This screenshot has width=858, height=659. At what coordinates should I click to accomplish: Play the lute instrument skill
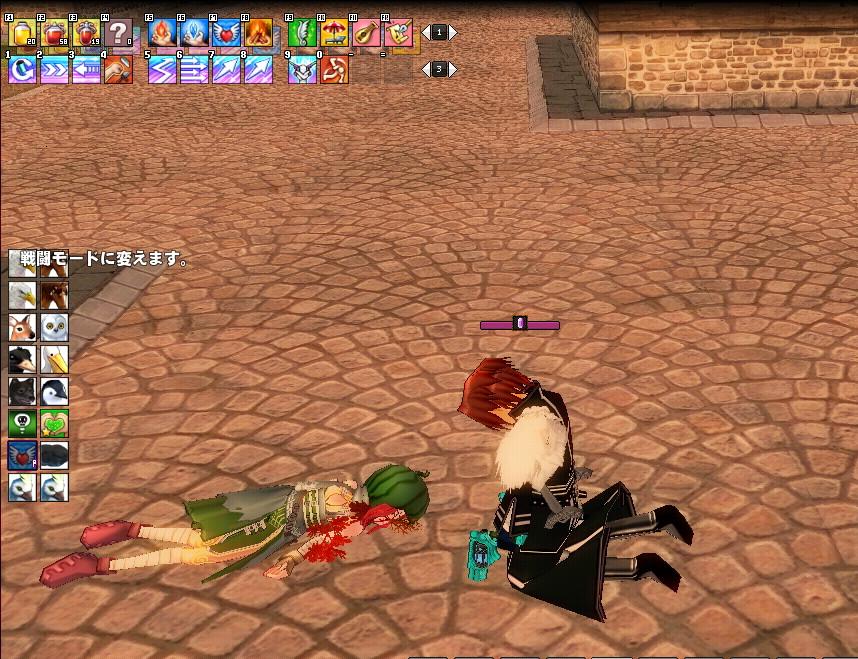366,34
